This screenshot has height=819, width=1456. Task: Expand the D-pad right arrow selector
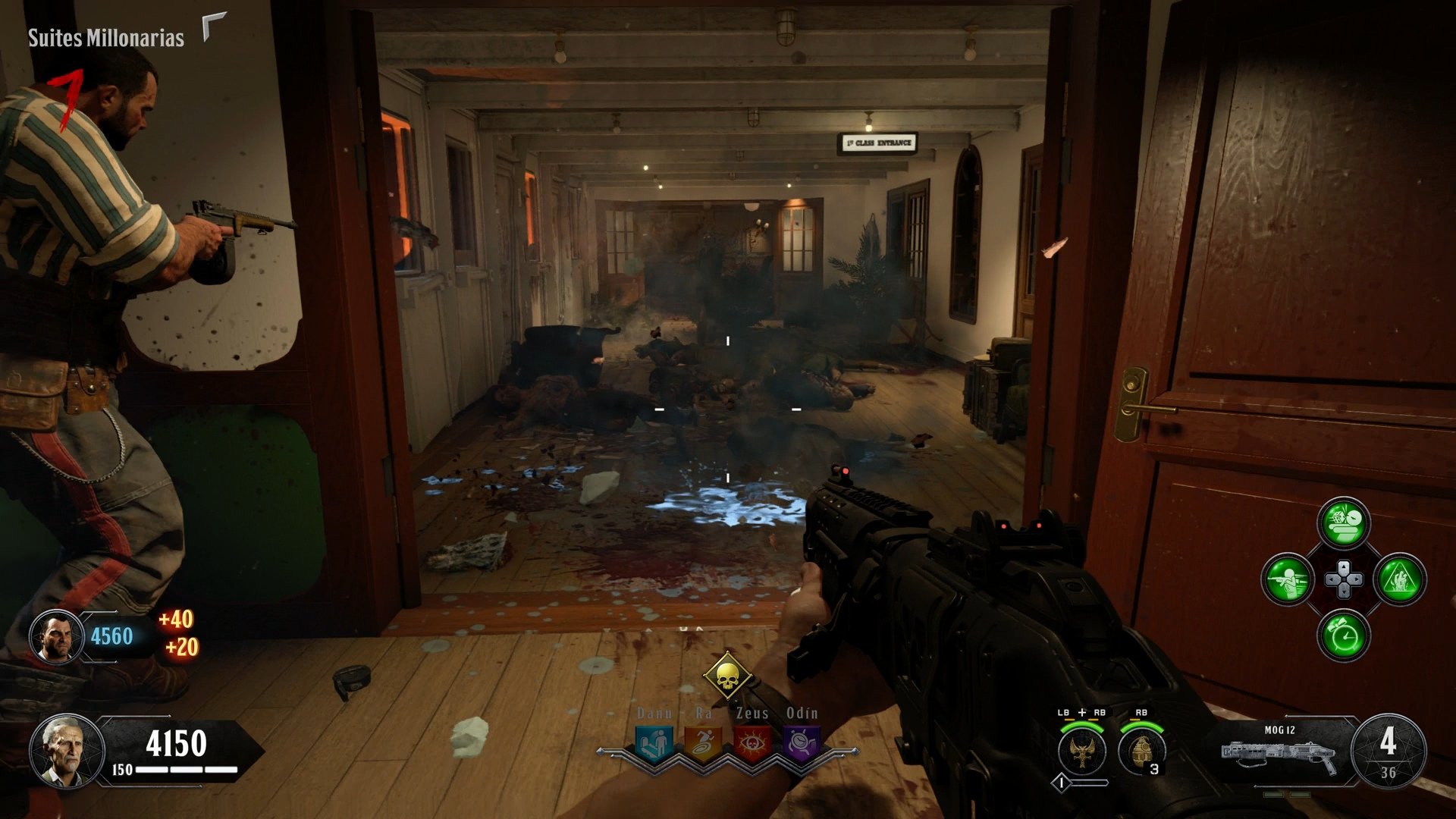point(1356,579)
